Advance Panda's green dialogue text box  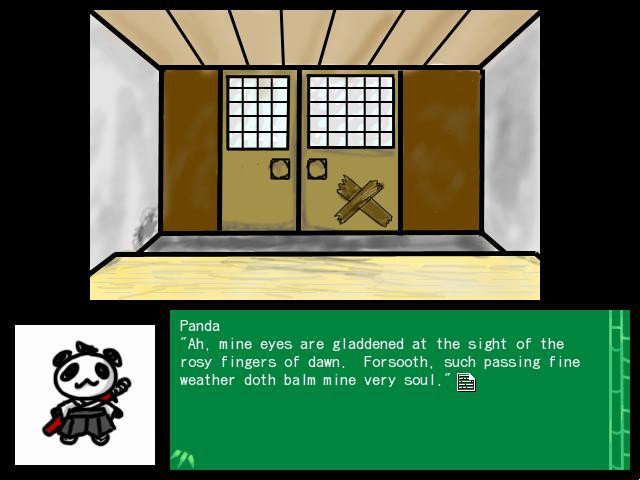[390, 420]
